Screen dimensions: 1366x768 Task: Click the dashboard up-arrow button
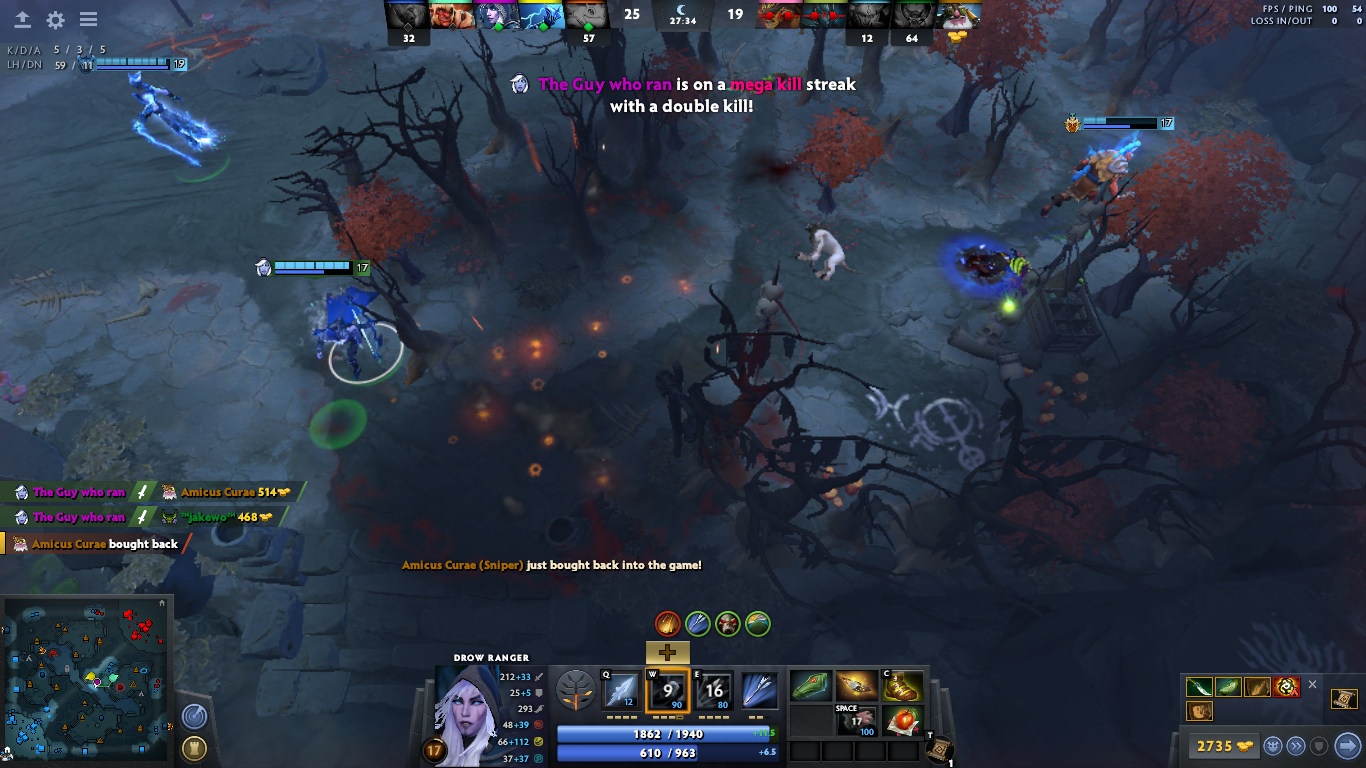click(x=22, y=20)
